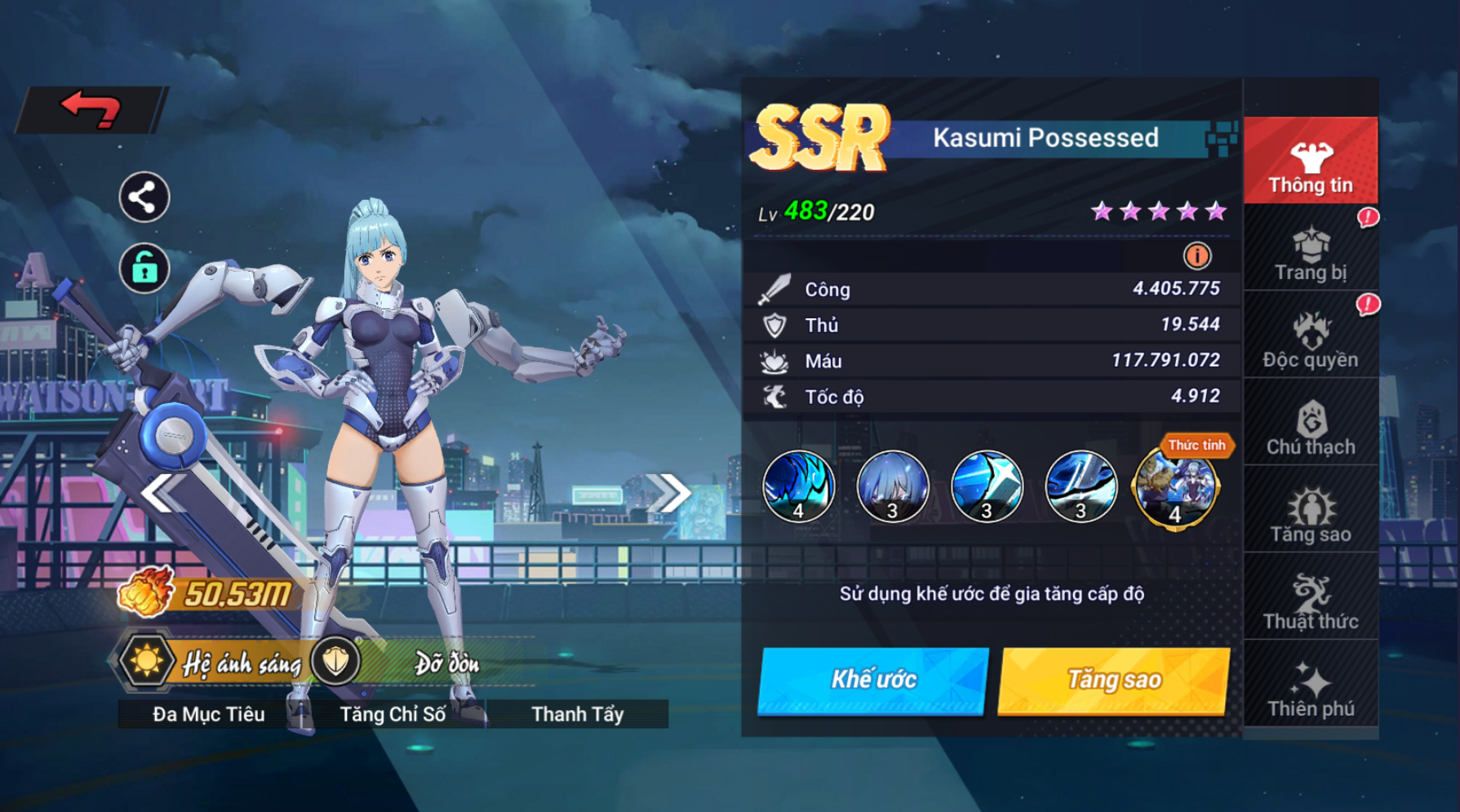The image size is (1460, 812).
Task: Tap the Đa Mục Tiêu tag
Action: pyautogui.click(x=209, y=714)
